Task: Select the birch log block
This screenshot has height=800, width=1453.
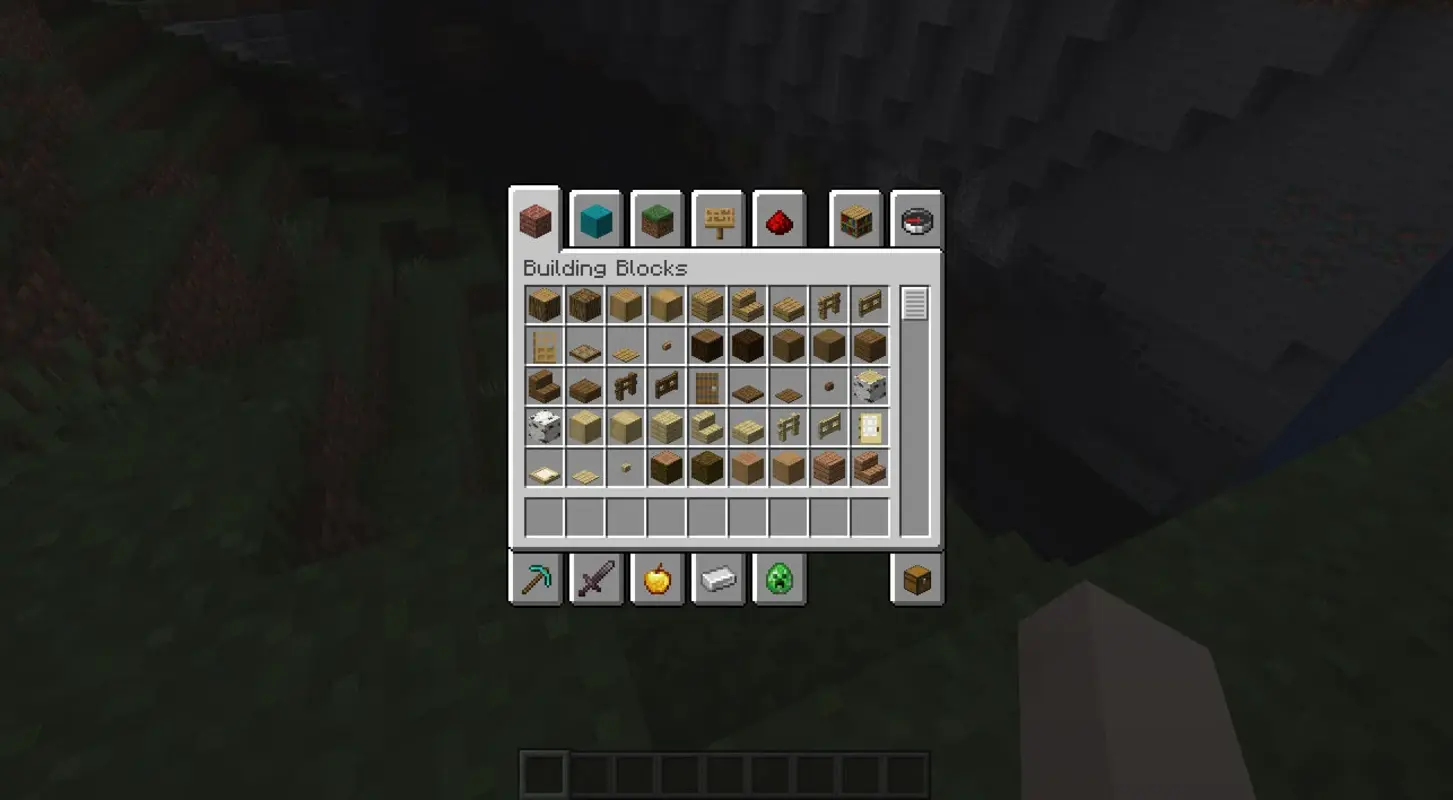Action: pos(868,385)
